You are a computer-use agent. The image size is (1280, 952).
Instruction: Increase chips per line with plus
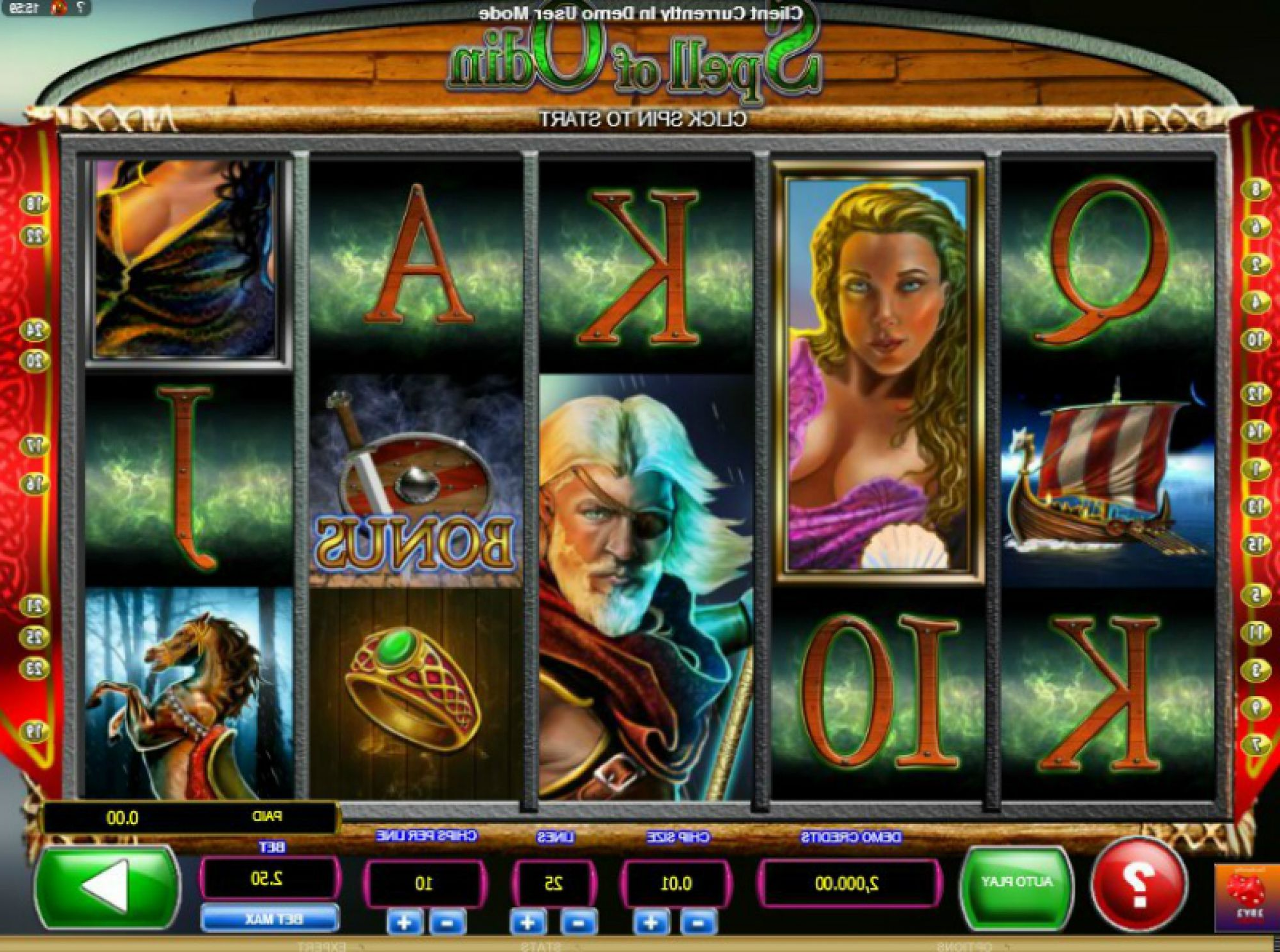[x=404, y=923]
